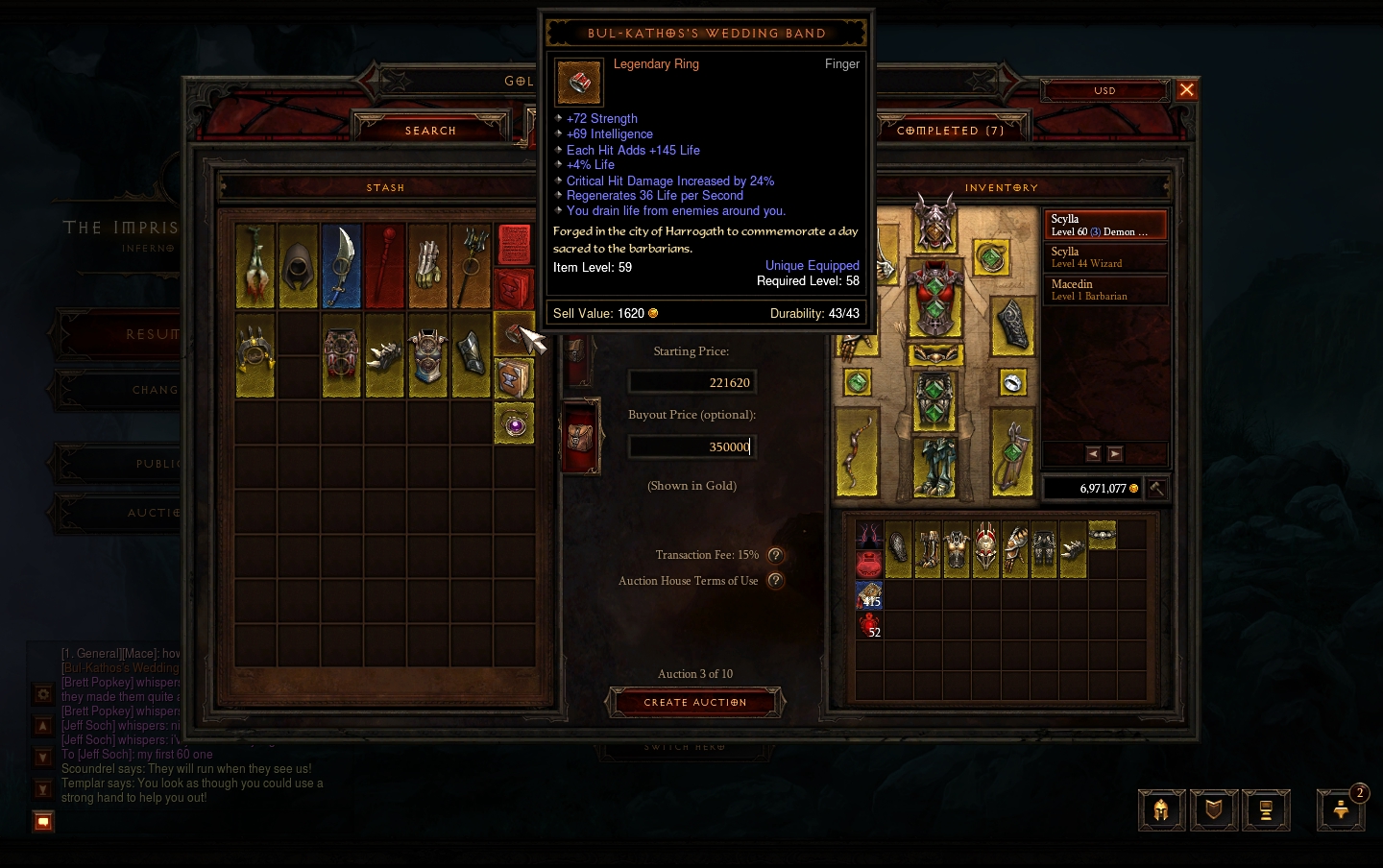Open Auction House Terms of Use help

click(775, 581)
